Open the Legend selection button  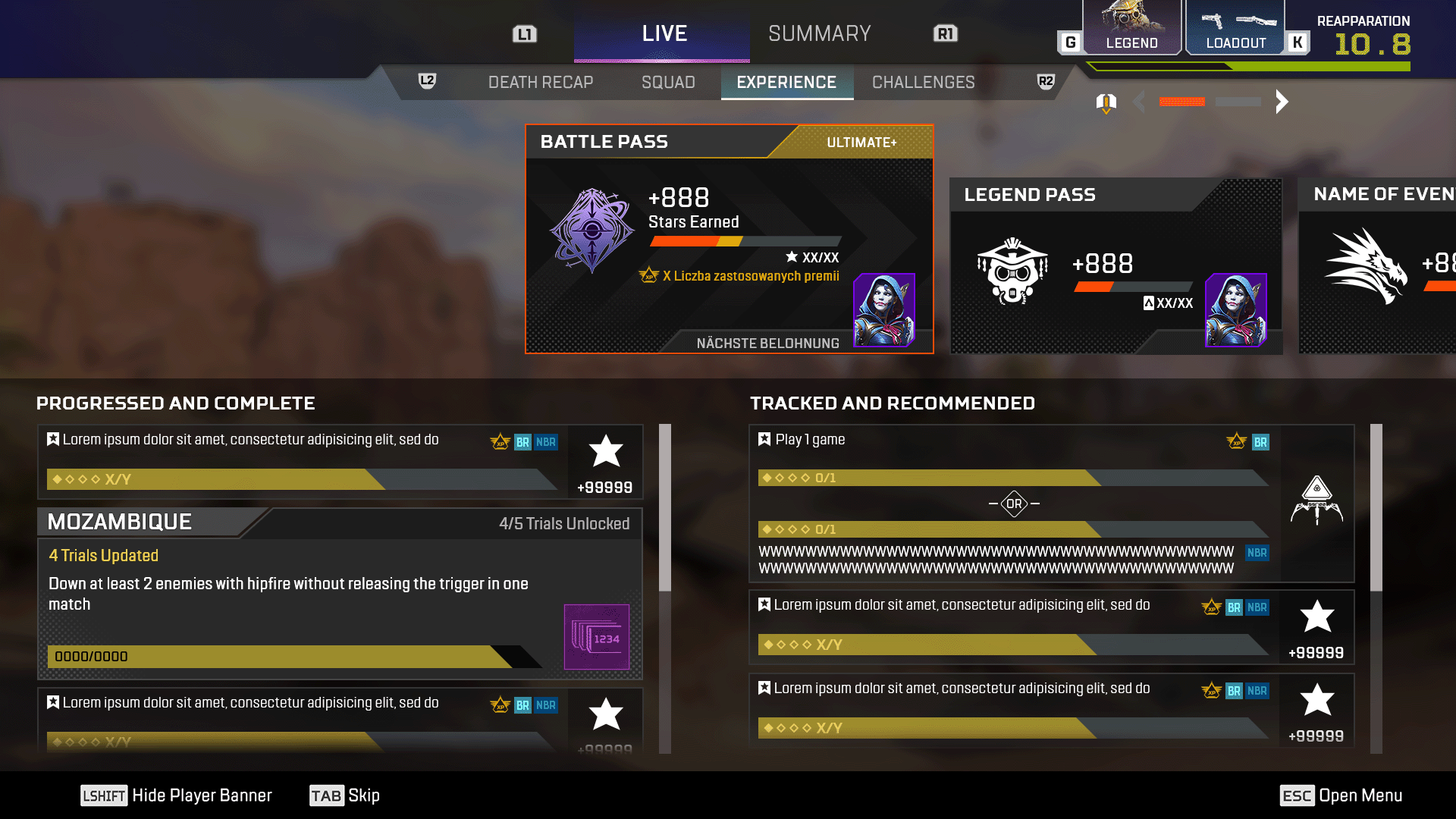pyautogui.click(x=1131, y=29)
